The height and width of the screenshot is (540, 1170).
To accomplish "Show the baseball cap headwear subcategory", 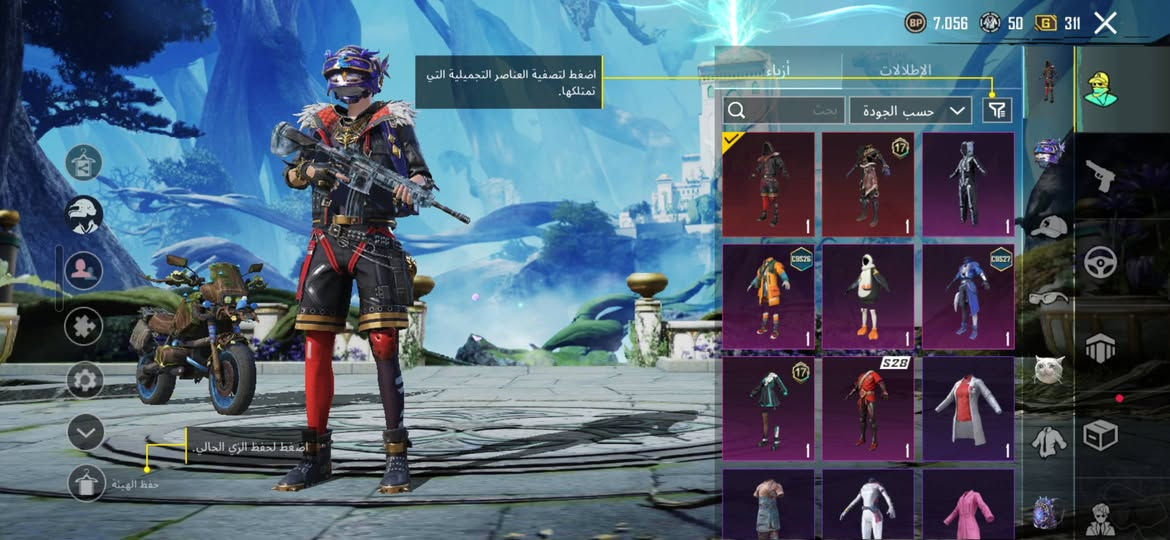I will (1048, 227).
